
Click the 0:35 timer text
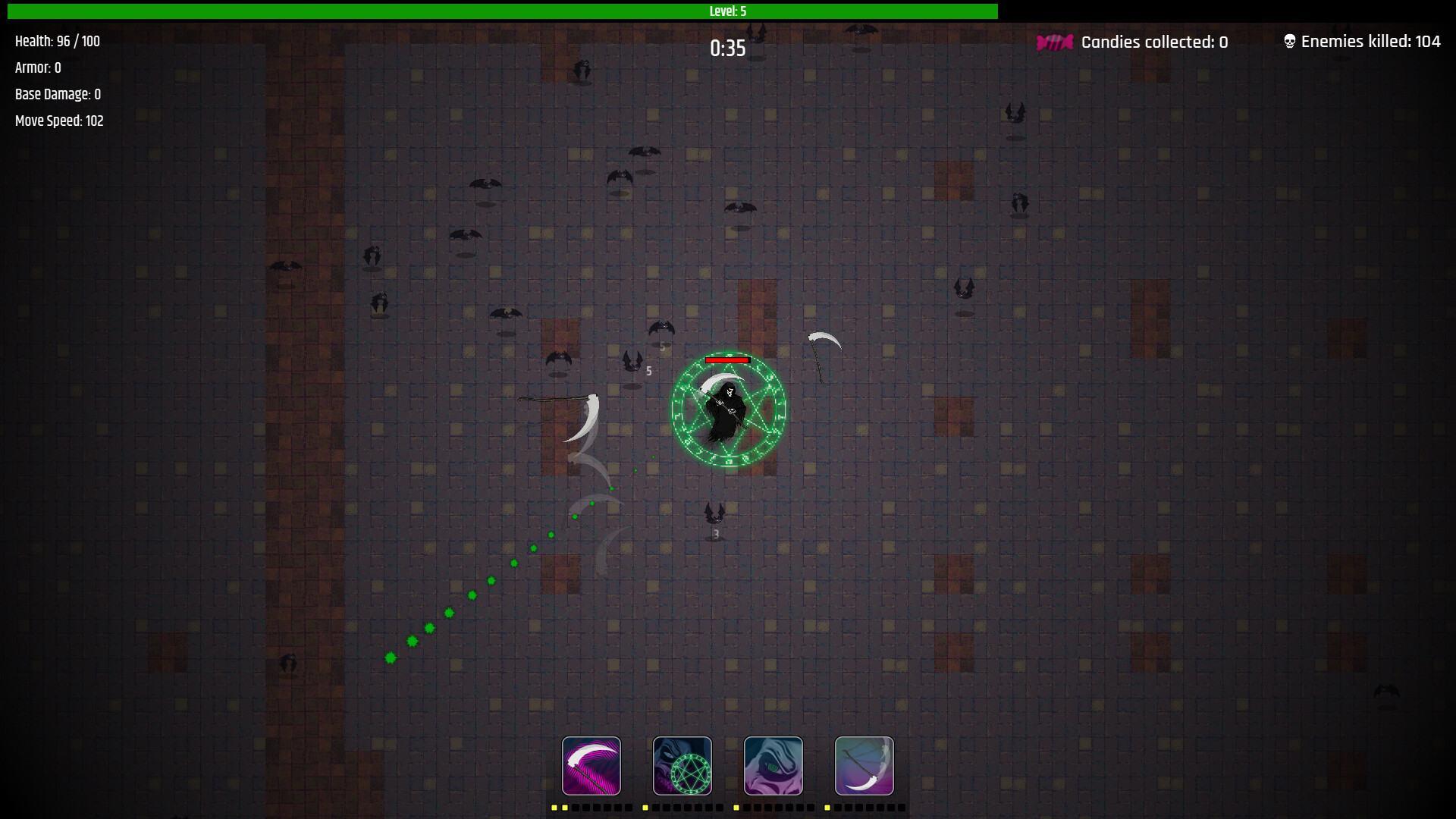(x=726, y=48)
